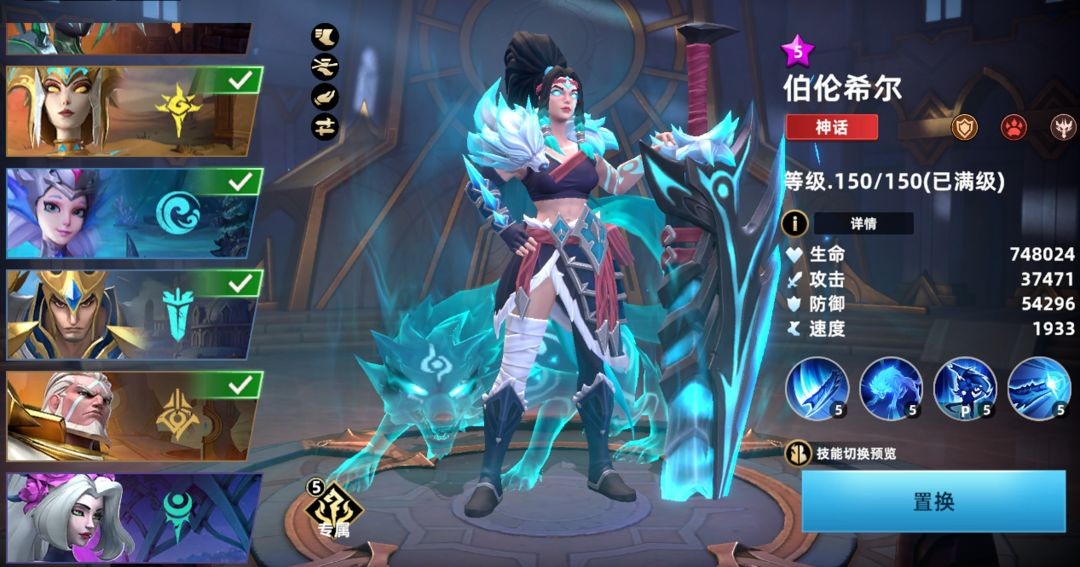Pick the white-bearded old man hero card

click(x=133, y=416)
